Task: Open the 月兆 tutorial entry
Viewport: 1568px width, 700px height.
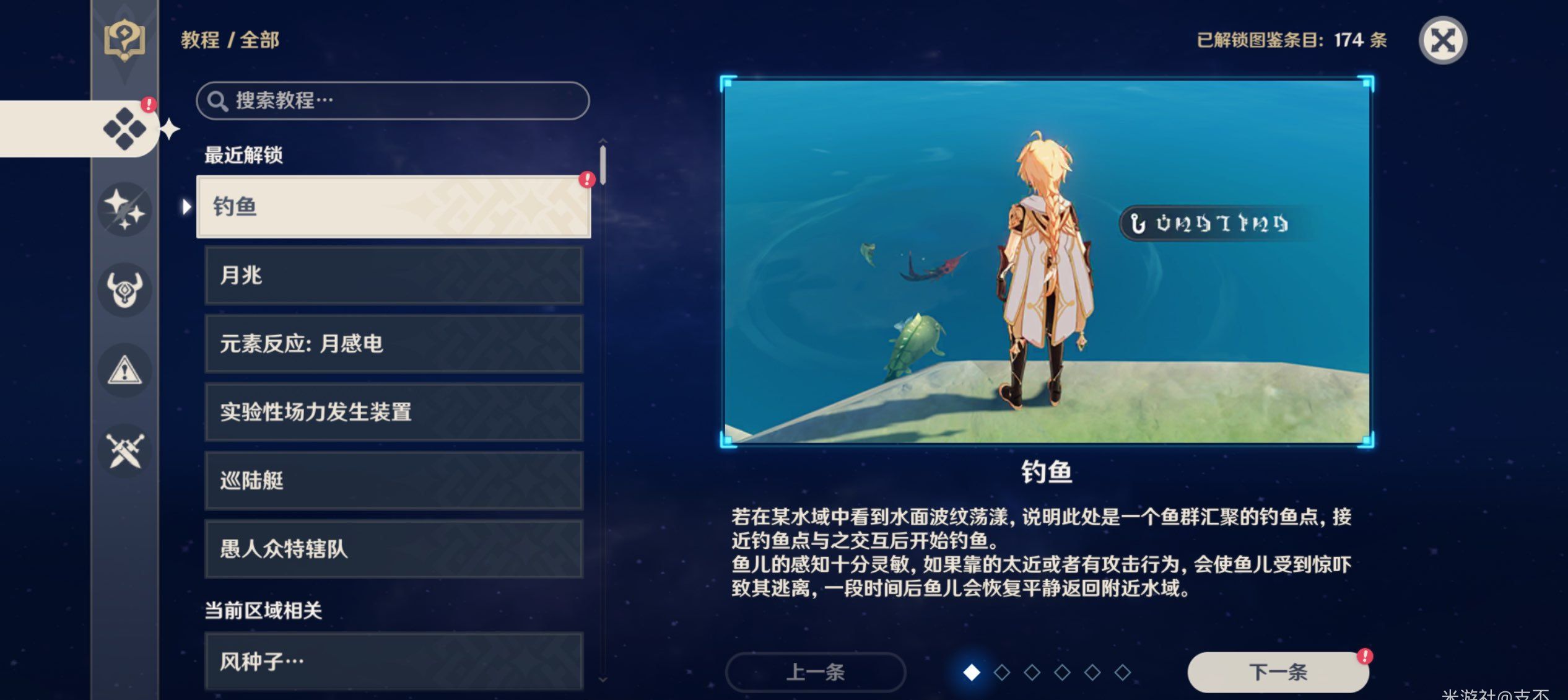Action: (393, 276)
